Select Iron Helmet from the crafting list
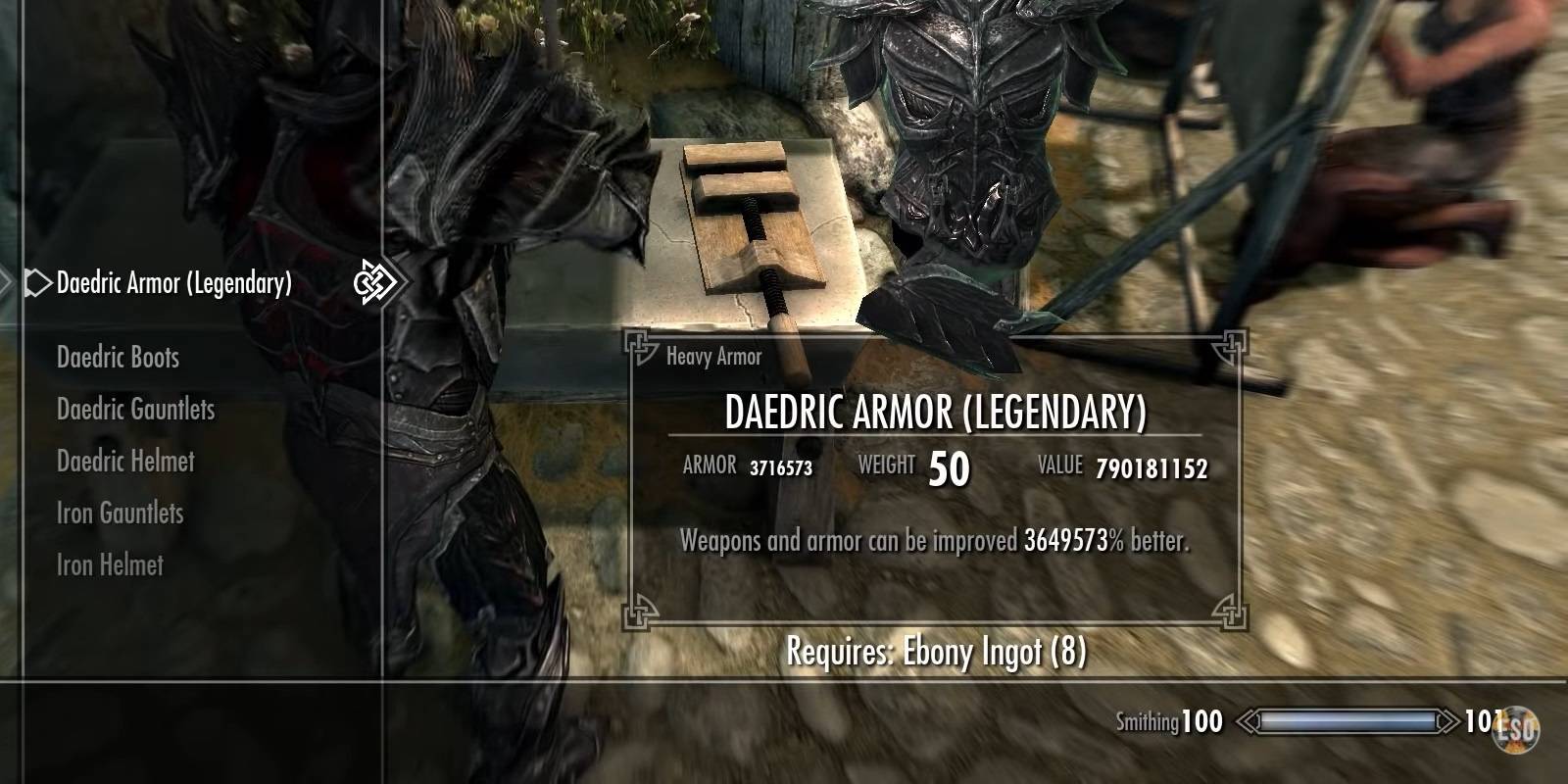 click(110, 564)
